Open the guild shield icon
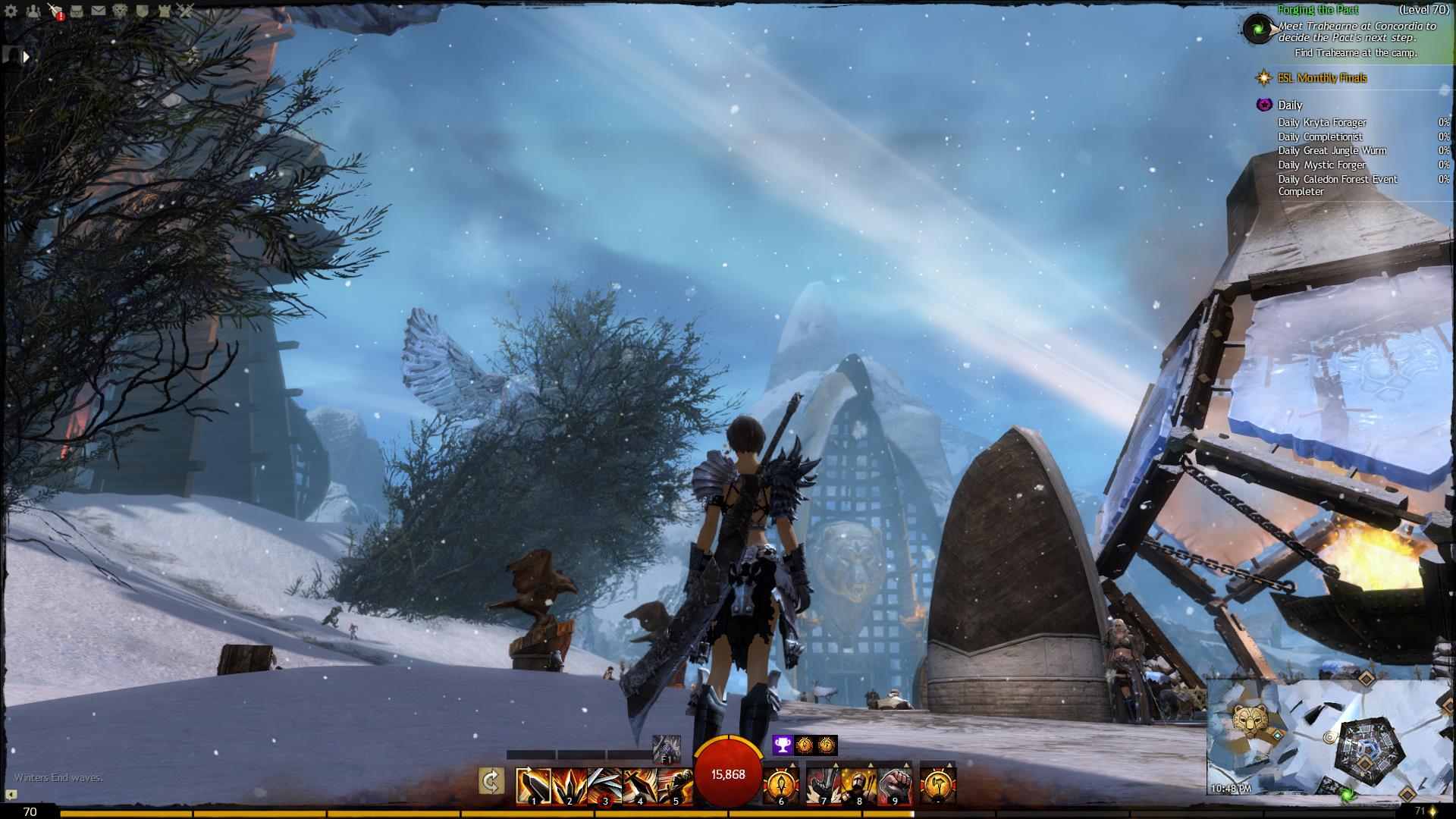This screenshot has width=1456, height=819. coord(143,11)
